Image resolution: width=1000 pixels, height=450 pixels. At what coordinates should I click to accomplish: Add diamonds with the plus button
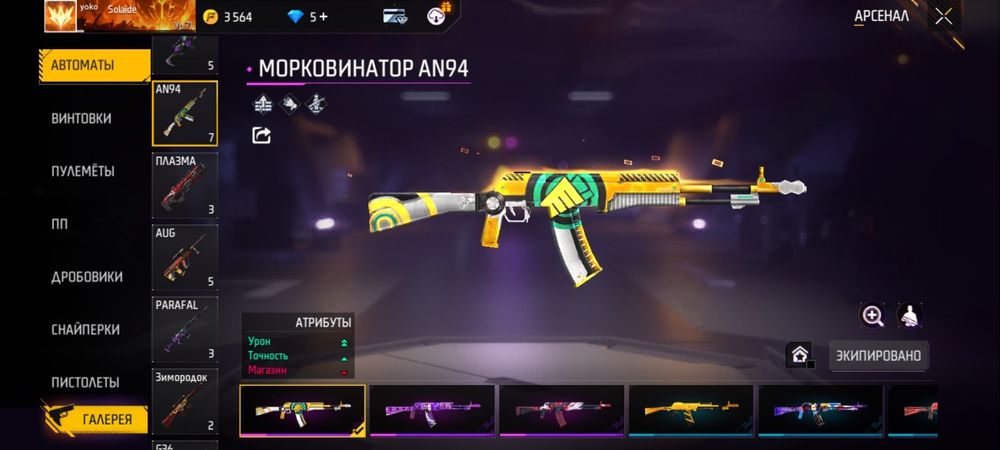323,17
